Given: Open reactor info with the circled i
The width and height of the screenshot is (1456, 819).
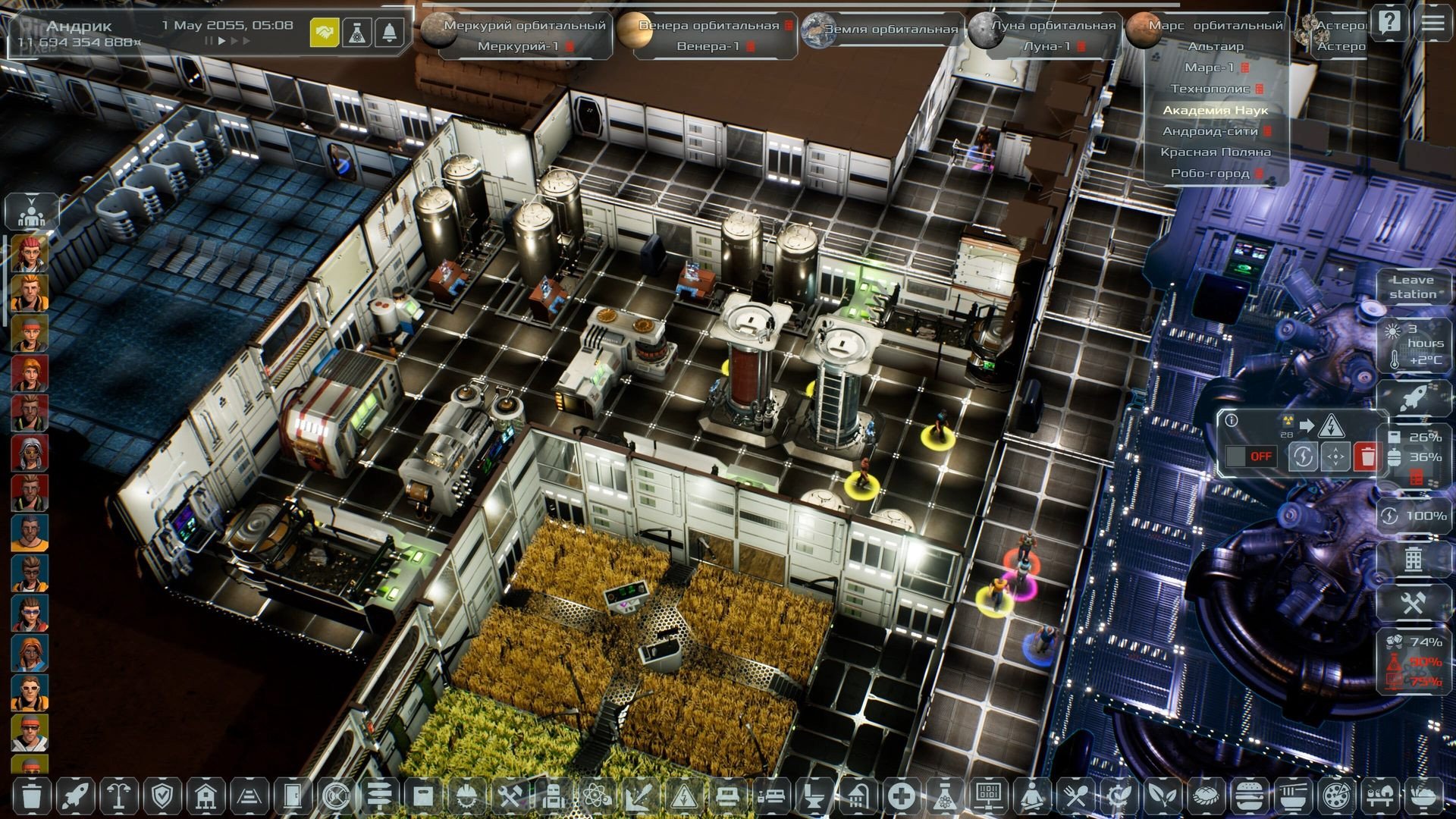Looking at the screenshot, I should click(1232, 420).
